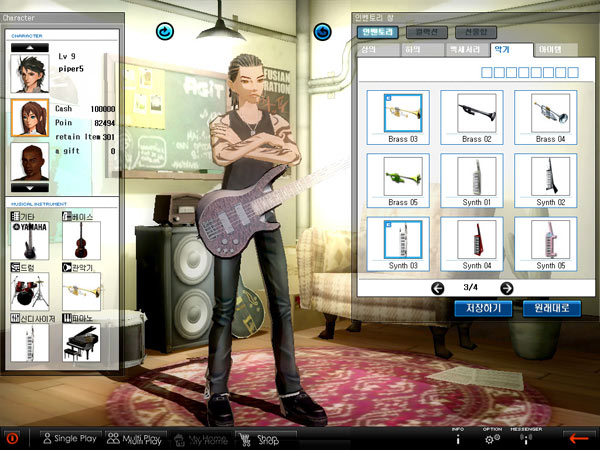Choose the Synth 01 keytar
The width and height of the screenshot is (600, 450).
[477, 177]
